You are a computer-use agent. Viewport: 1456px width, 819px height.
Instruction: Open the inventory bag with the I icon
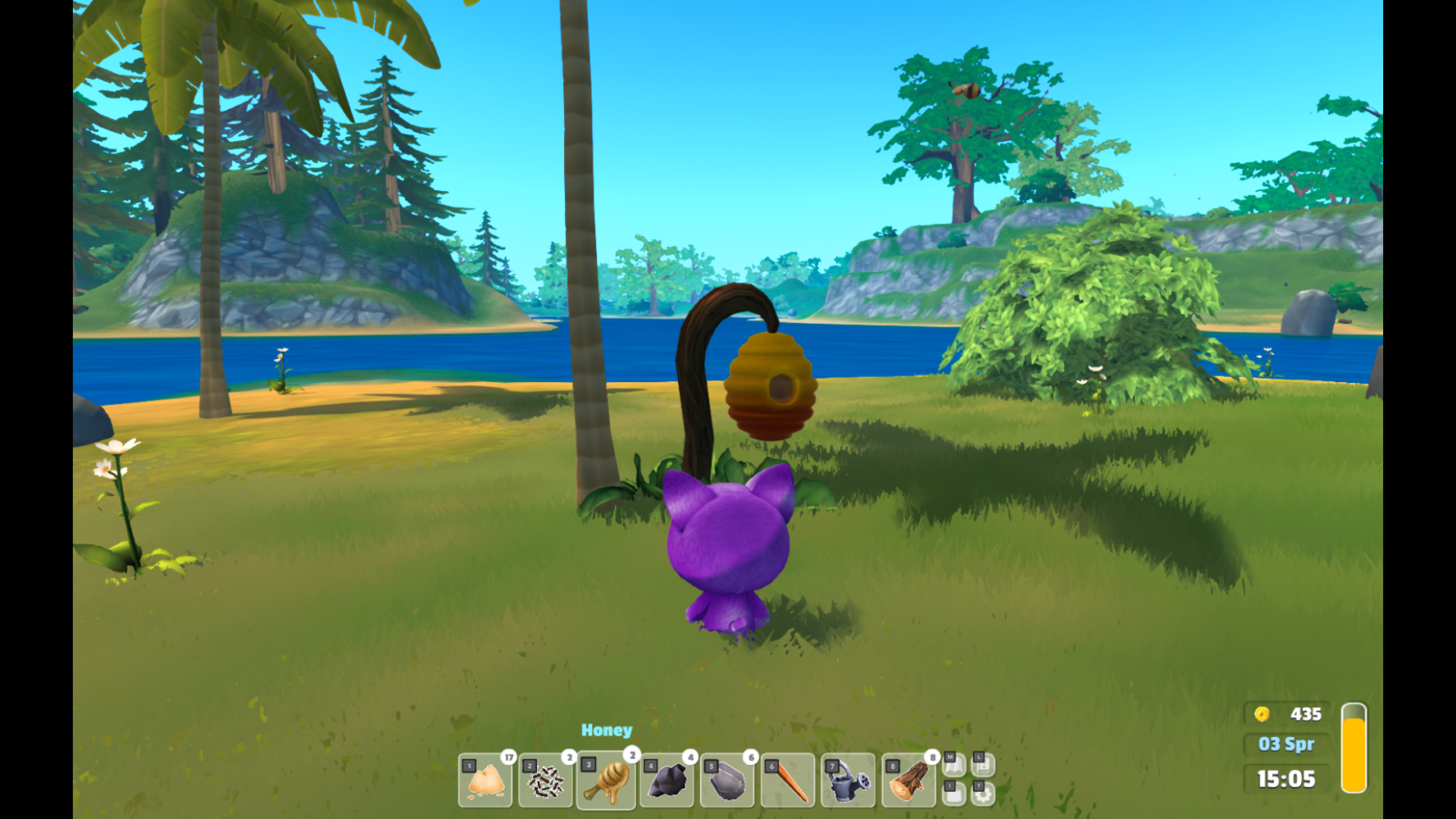955,794
